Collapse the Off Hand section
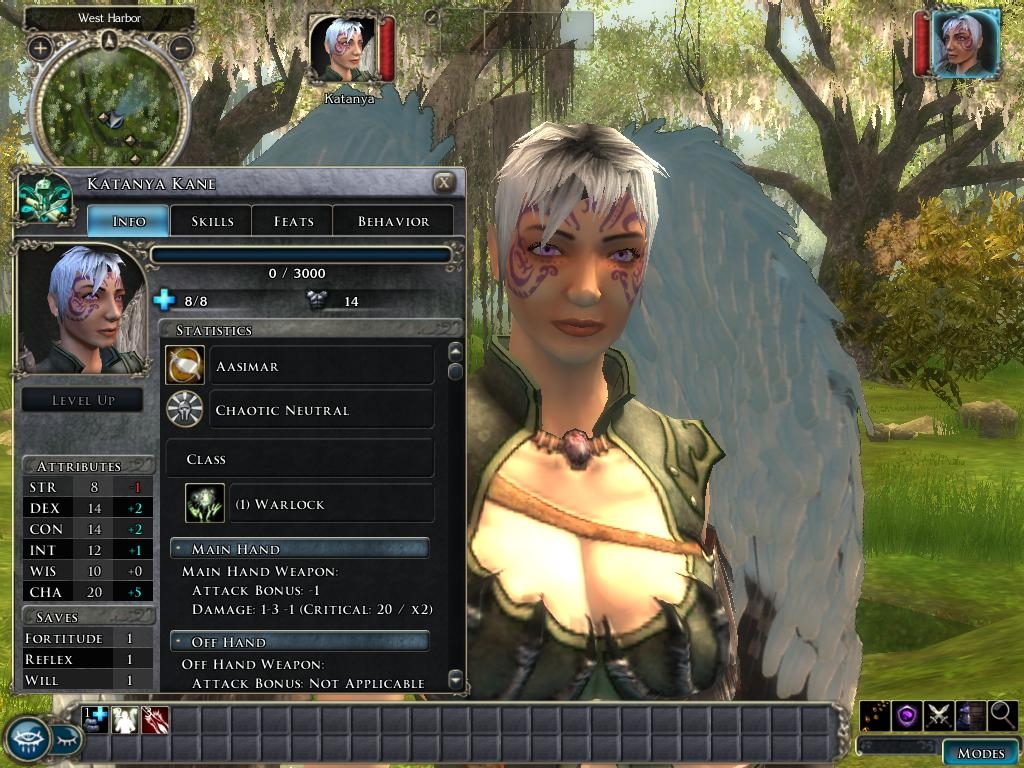 point(177,641)
